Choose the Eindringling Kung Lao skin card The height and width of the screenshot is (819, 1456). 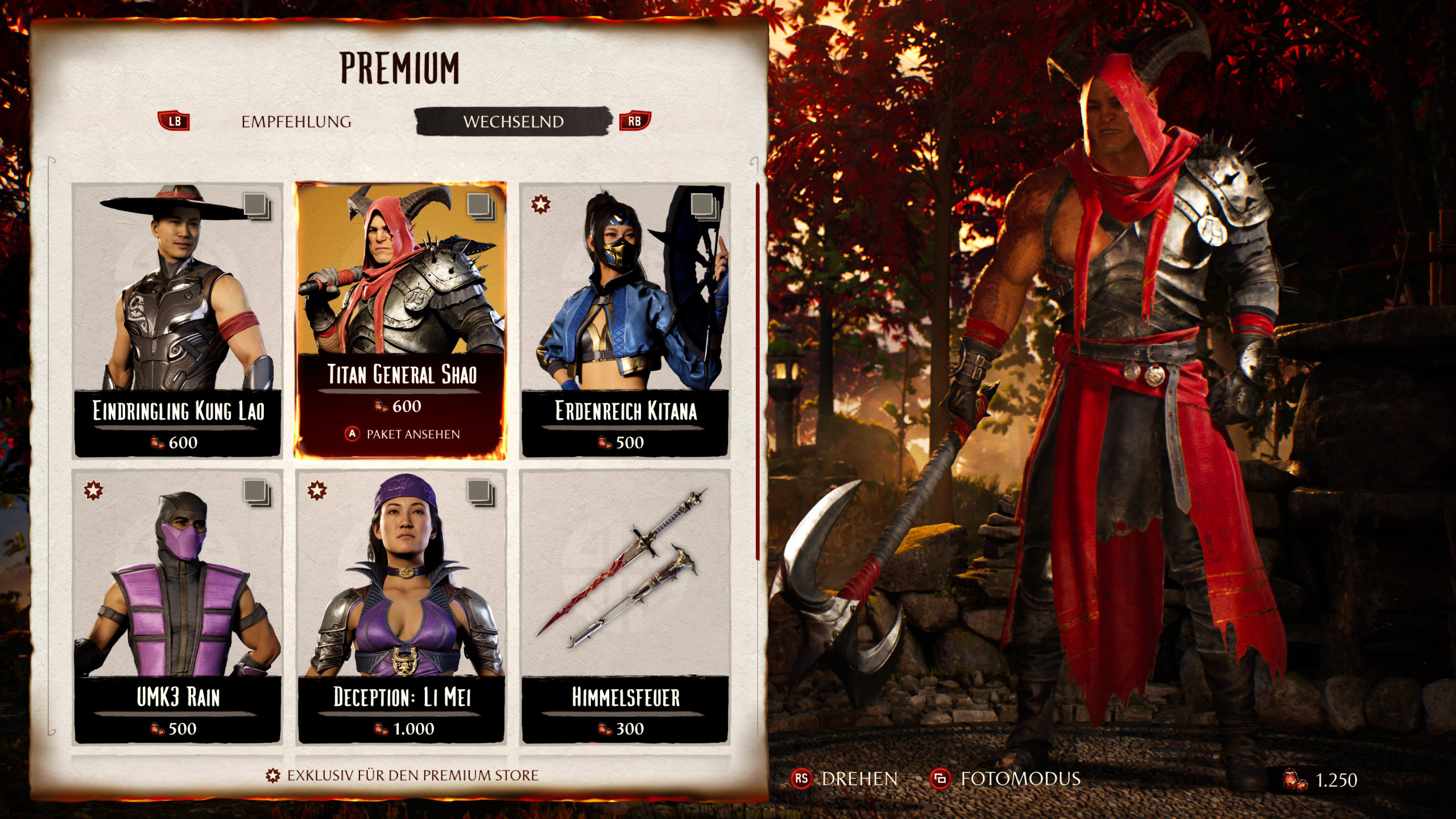(x=177, y=320)
